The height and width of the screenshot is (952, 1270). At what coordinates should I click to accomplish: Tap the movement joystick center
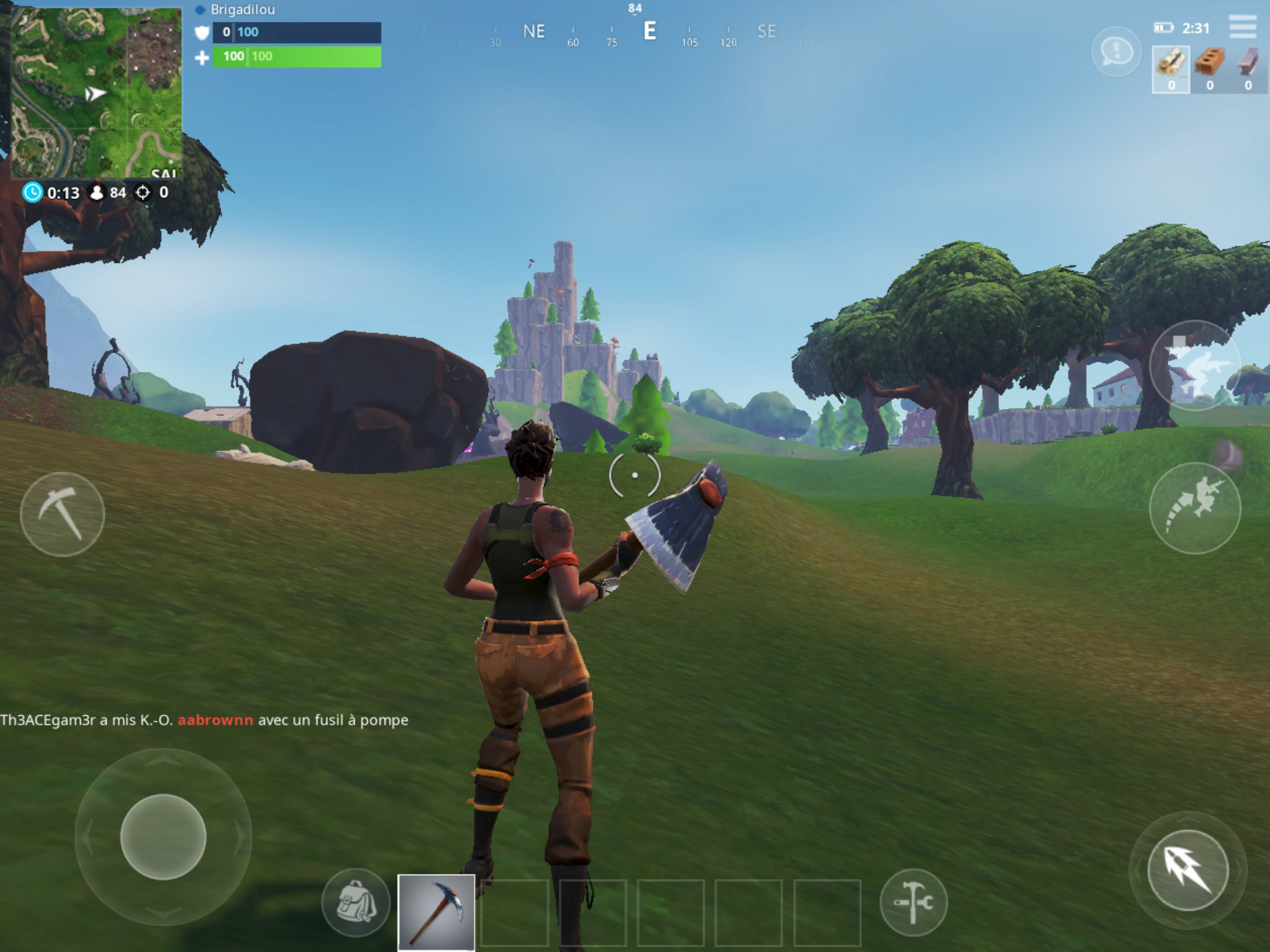(x=163, y=837)
